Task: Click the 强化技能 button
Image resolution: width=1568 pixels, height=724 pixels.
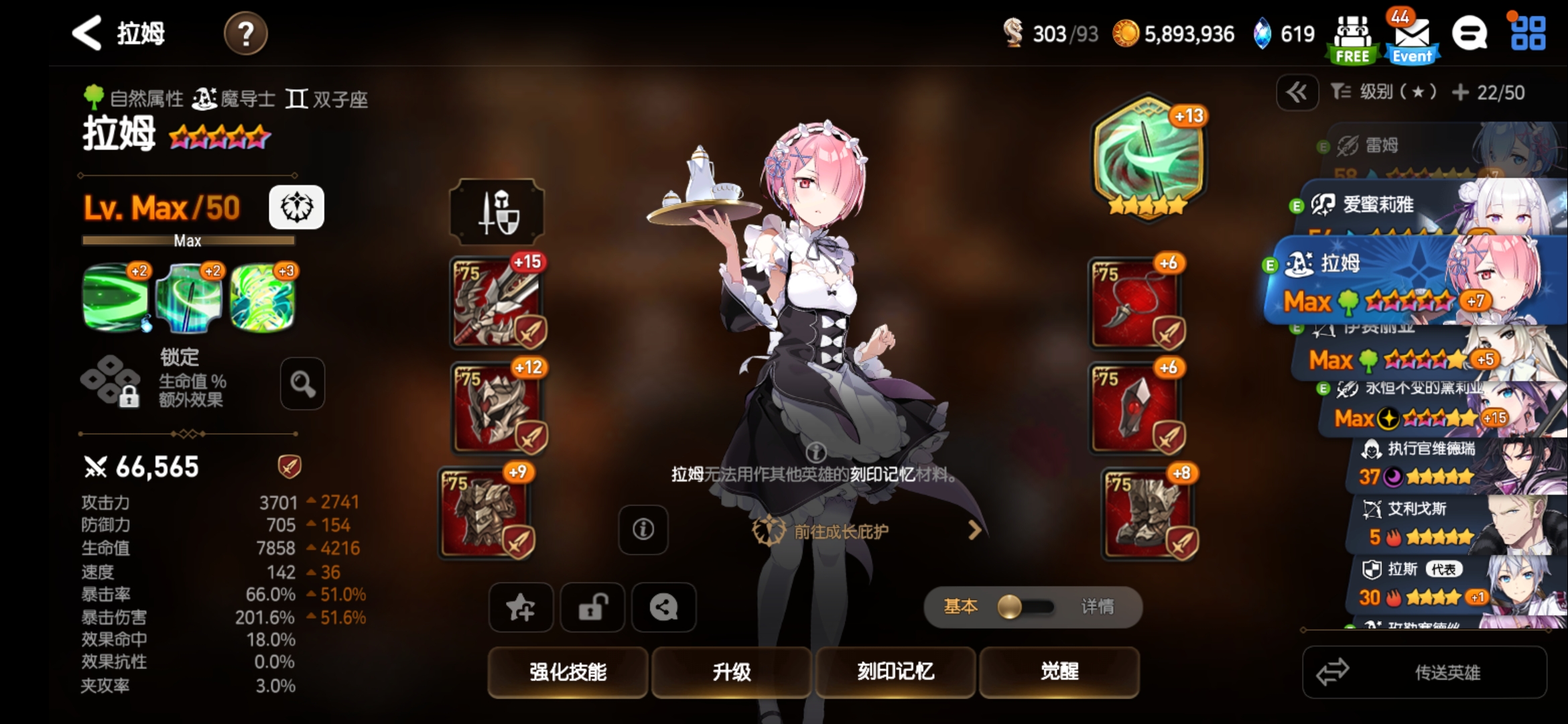Action: pos(568,672)
